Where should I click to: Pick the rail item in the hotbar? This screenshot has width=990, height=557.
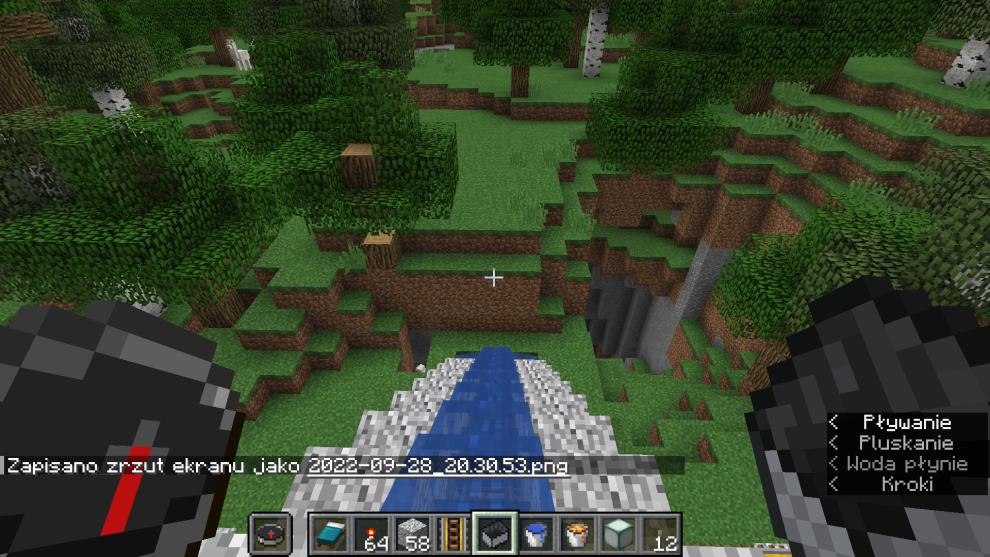452,532
